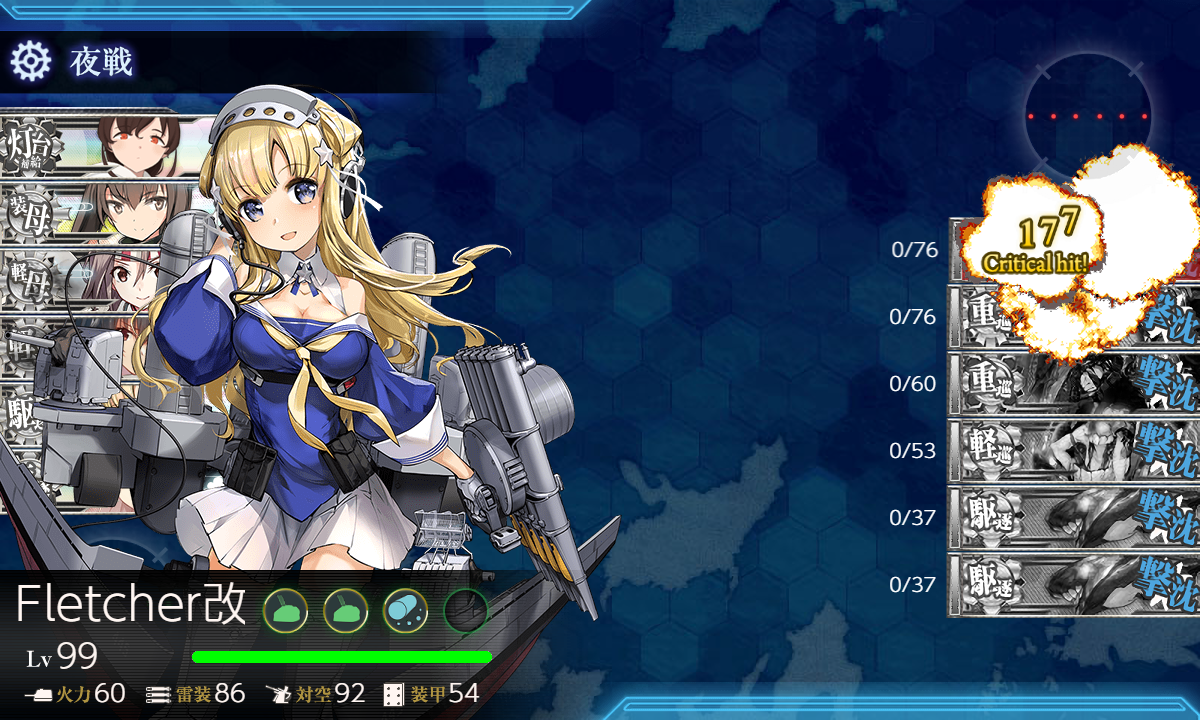The height and width of the screenshot is (720, 1200).
Task: Click Fletcher's empty fourth equipment slot
Action: tap(465, 608)
